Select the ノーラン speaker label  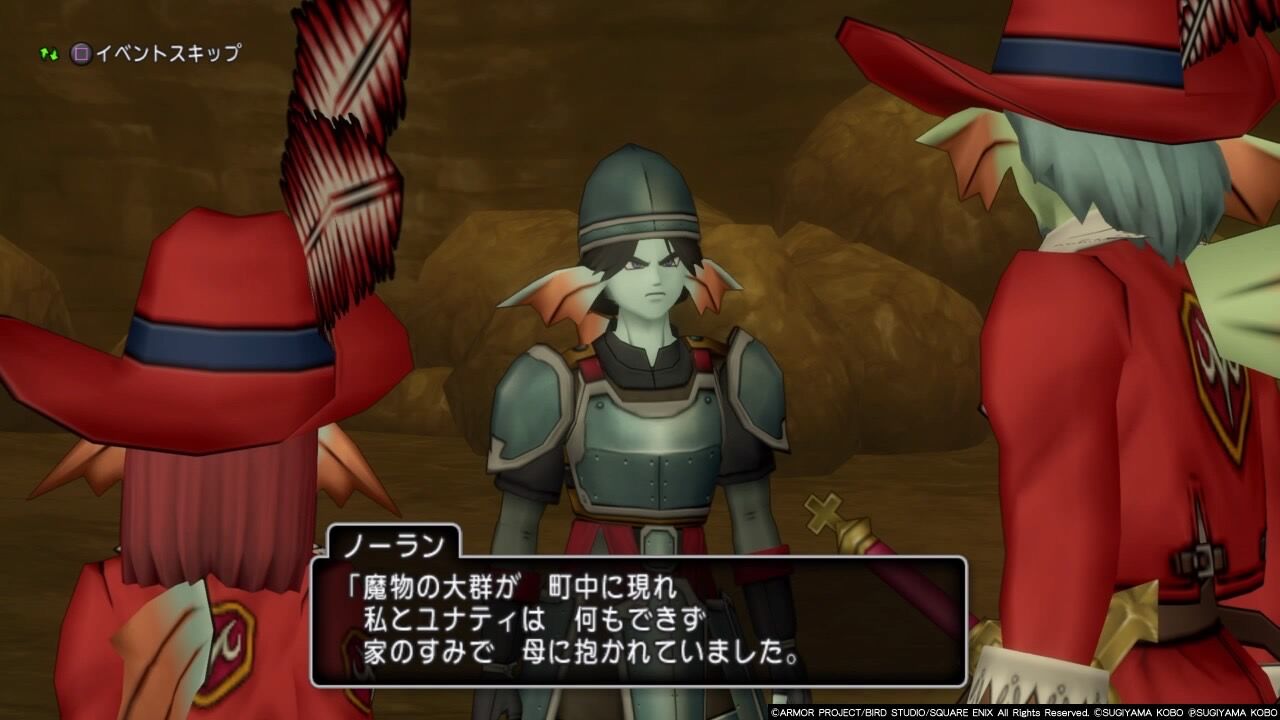(395, 545)
